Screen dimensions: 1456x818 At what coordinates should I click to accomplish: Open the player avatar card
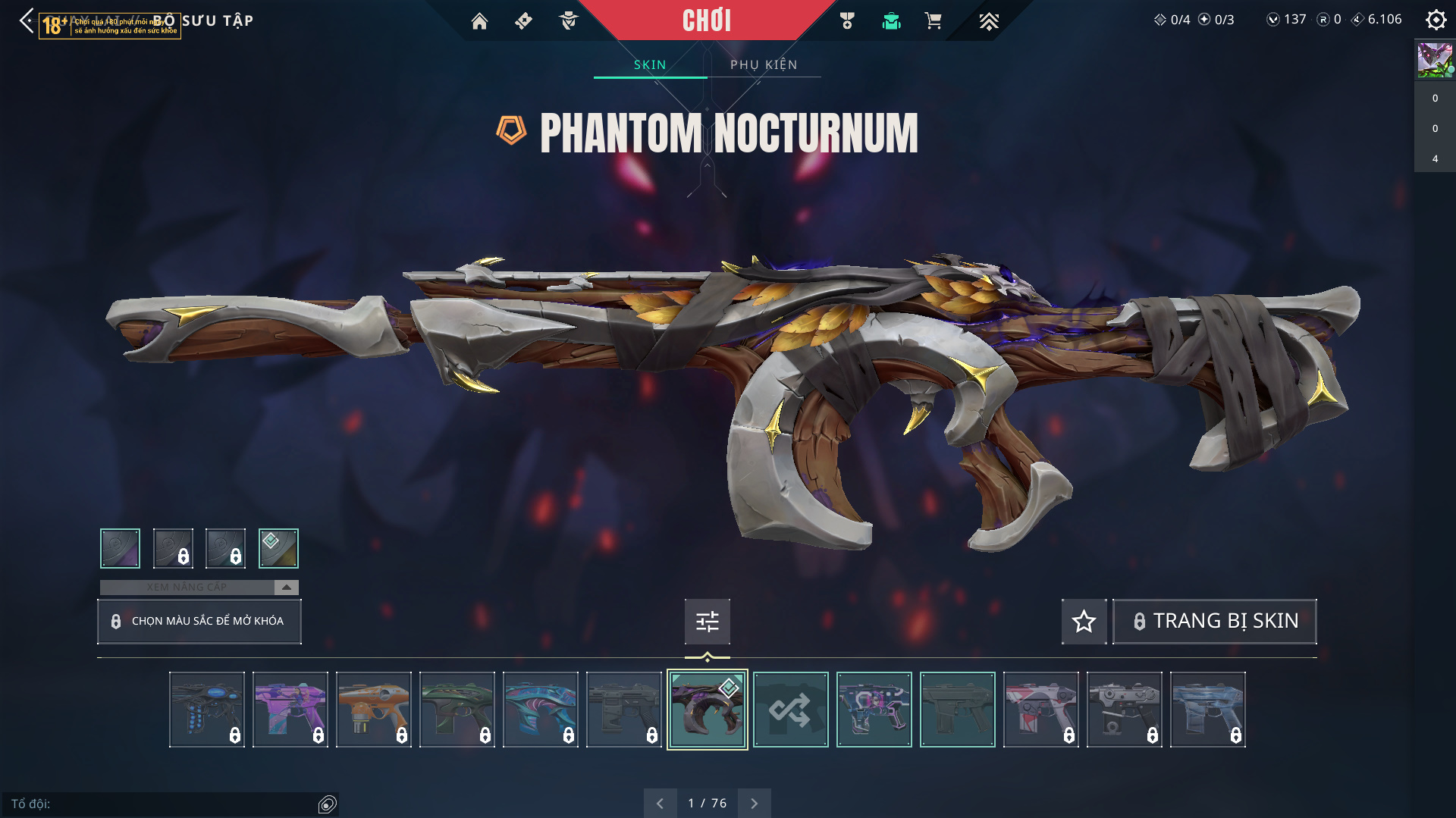pyautogui.click(x=1435, y=60)
